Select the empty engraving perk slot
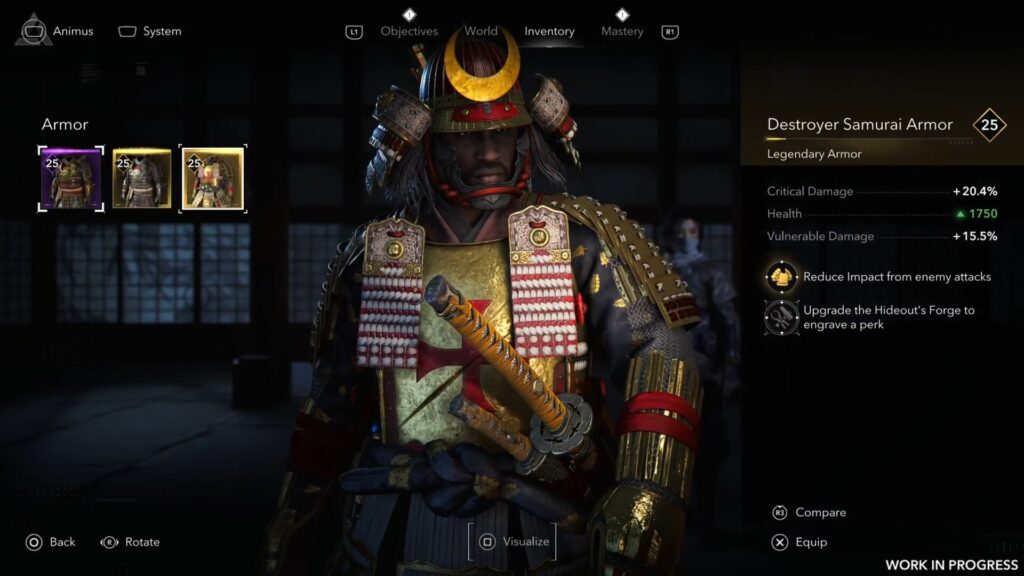Viewport: 1024px width, 576px height. click(781, 317)
